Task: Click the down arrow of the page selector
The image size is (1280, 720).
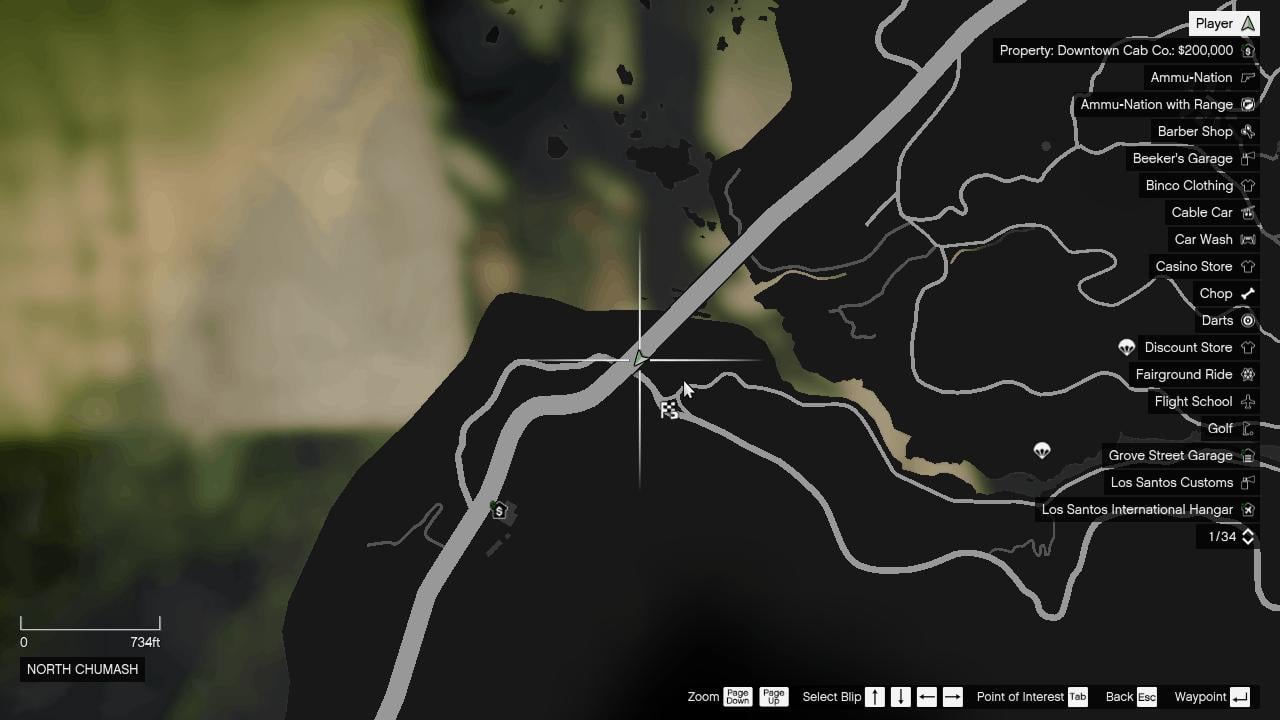Action: pyautogui.click(x=1247, y=542)
